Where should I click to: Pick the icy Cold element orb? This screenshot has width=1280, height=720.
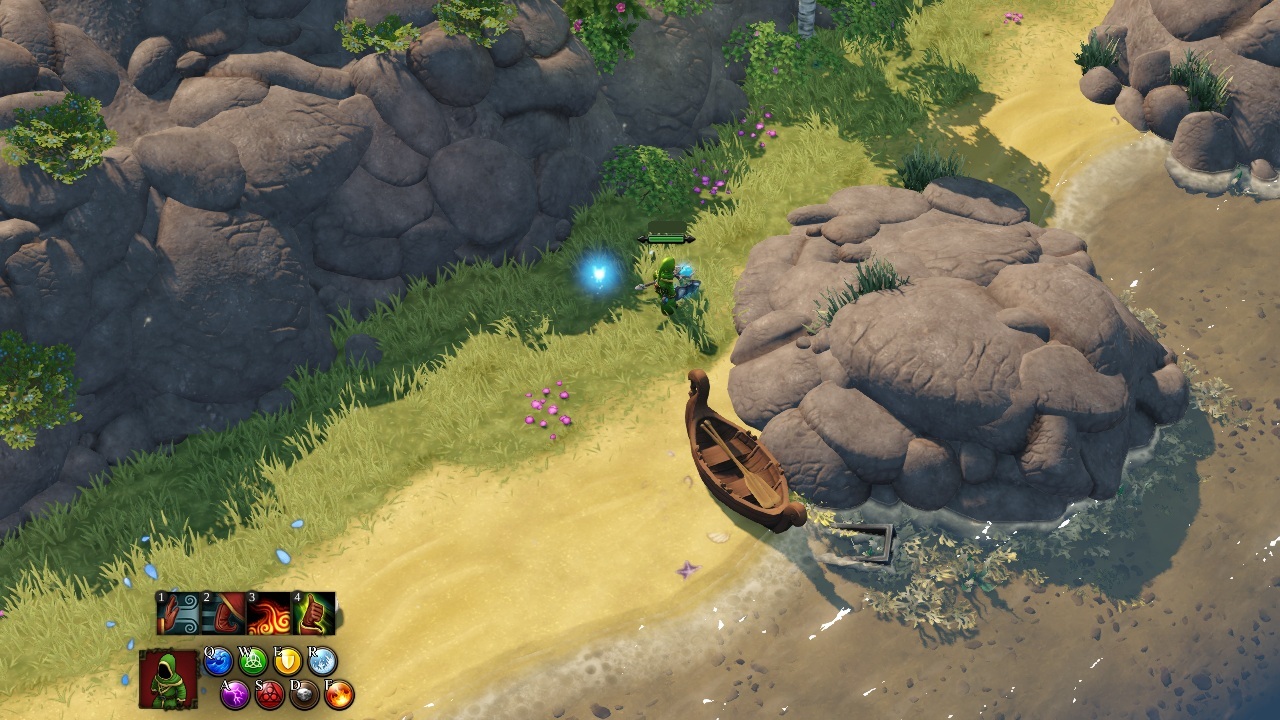click(x=322, y=661)
